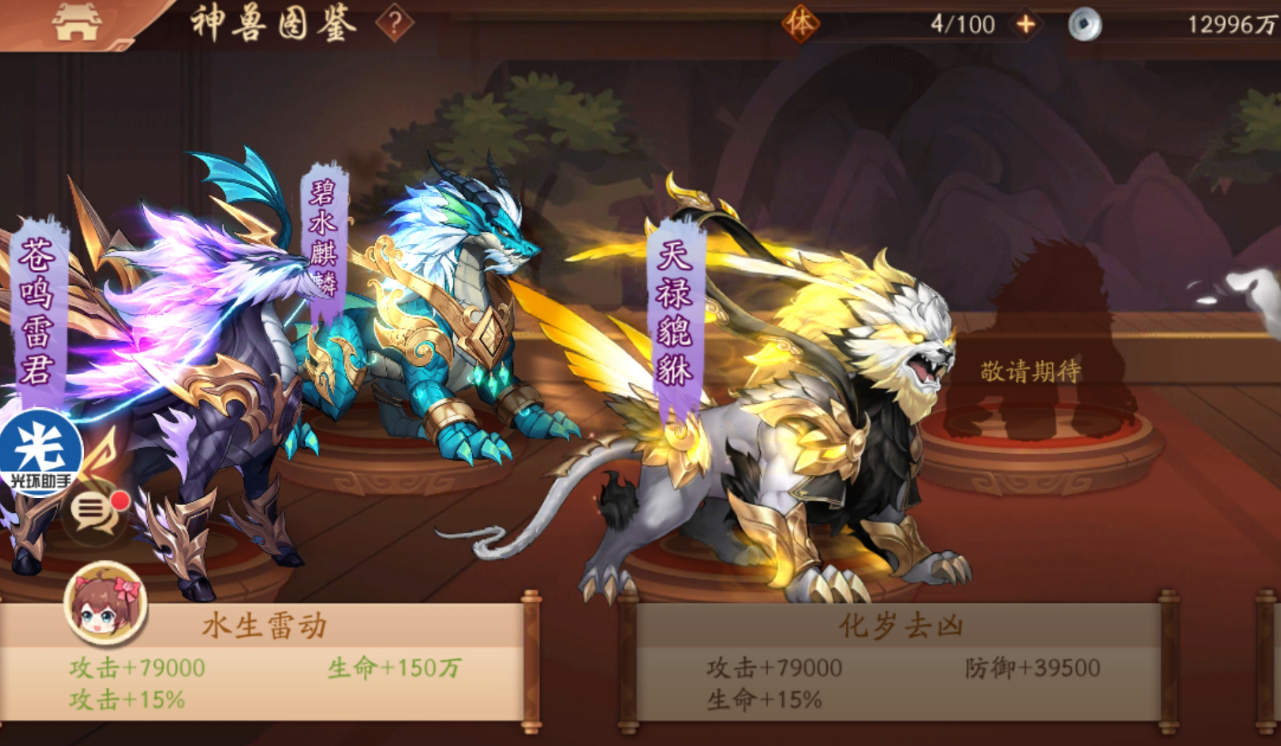Screen dimensions: 1281x746
Task: Click the silver coin currency icon
Action: click(x=1087, y=24)
